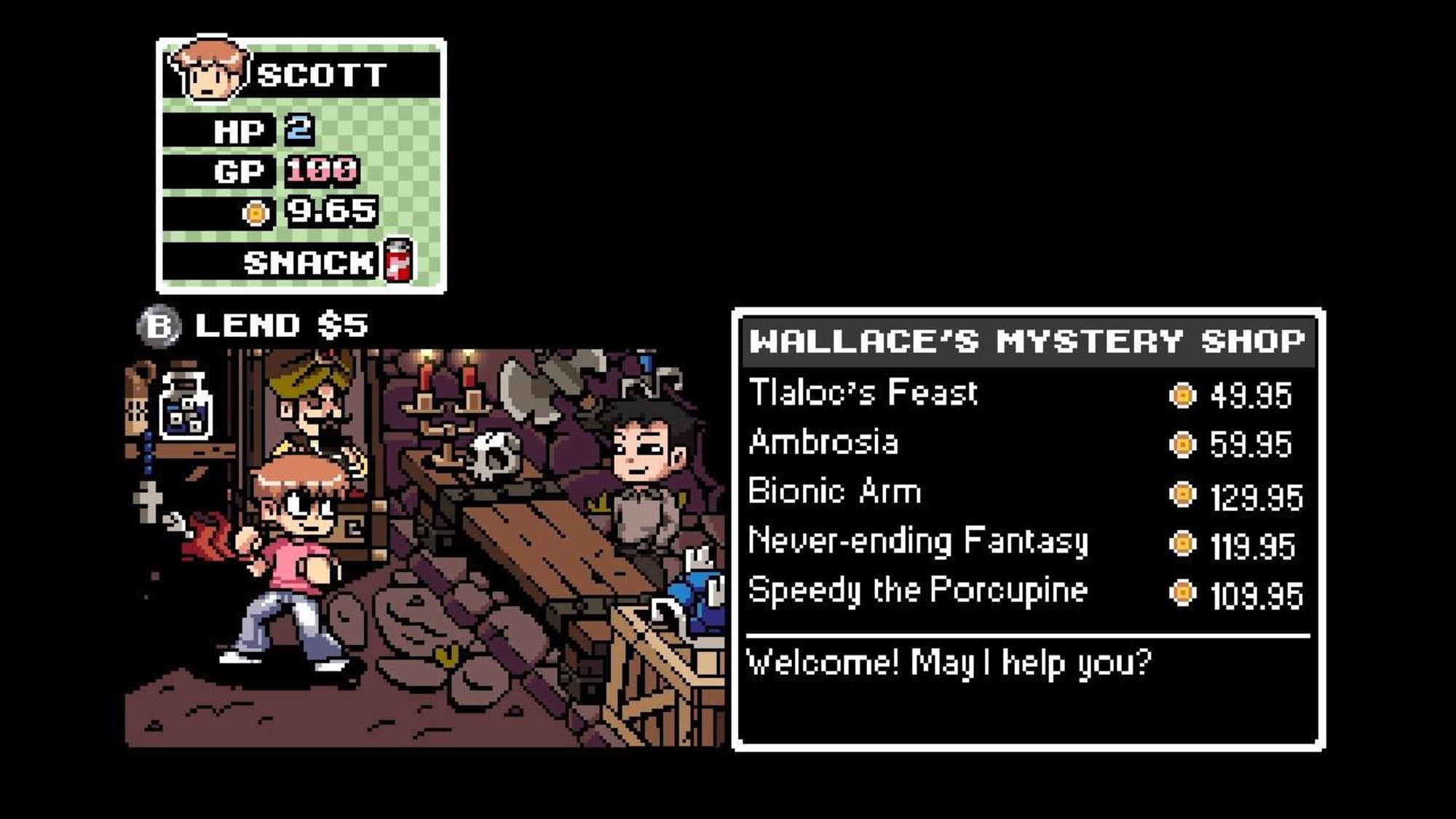Buy the Bionic Arm item
Screen dimensions: 1456x819
click(834, 492)
